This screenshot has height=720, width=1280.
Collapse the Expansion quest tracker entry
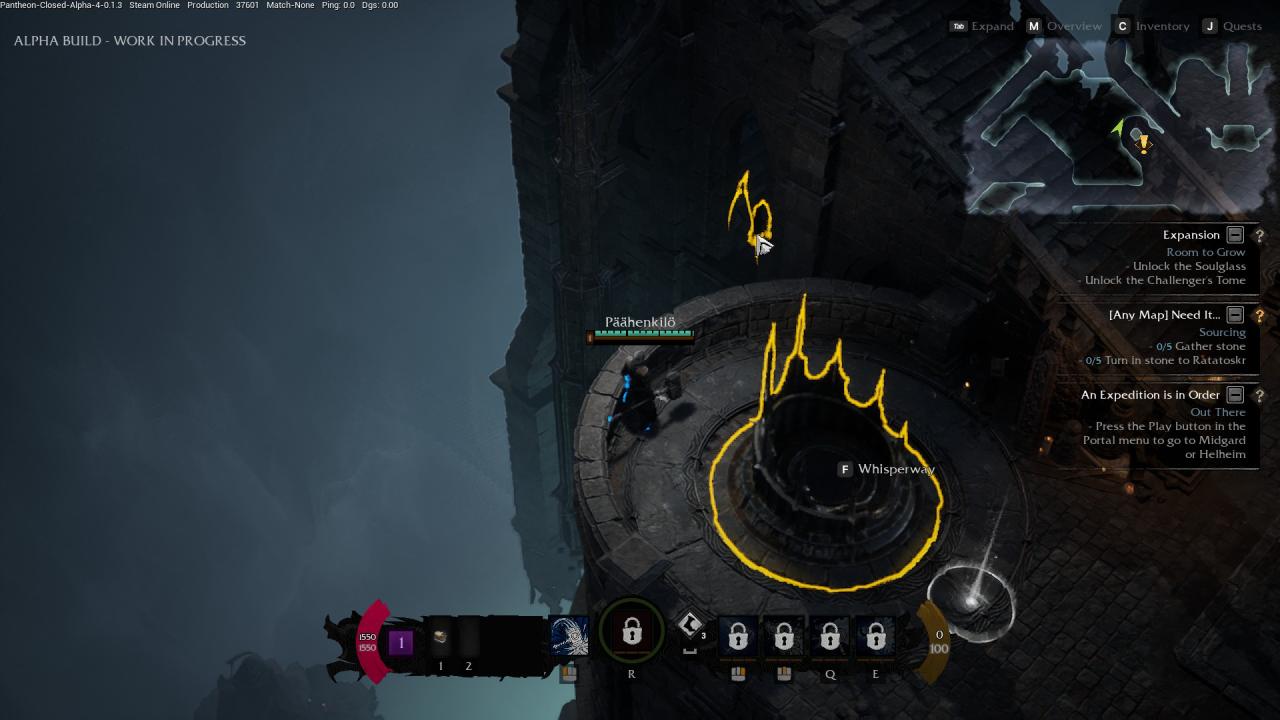pyautogui.click(x=1235, y=235)
